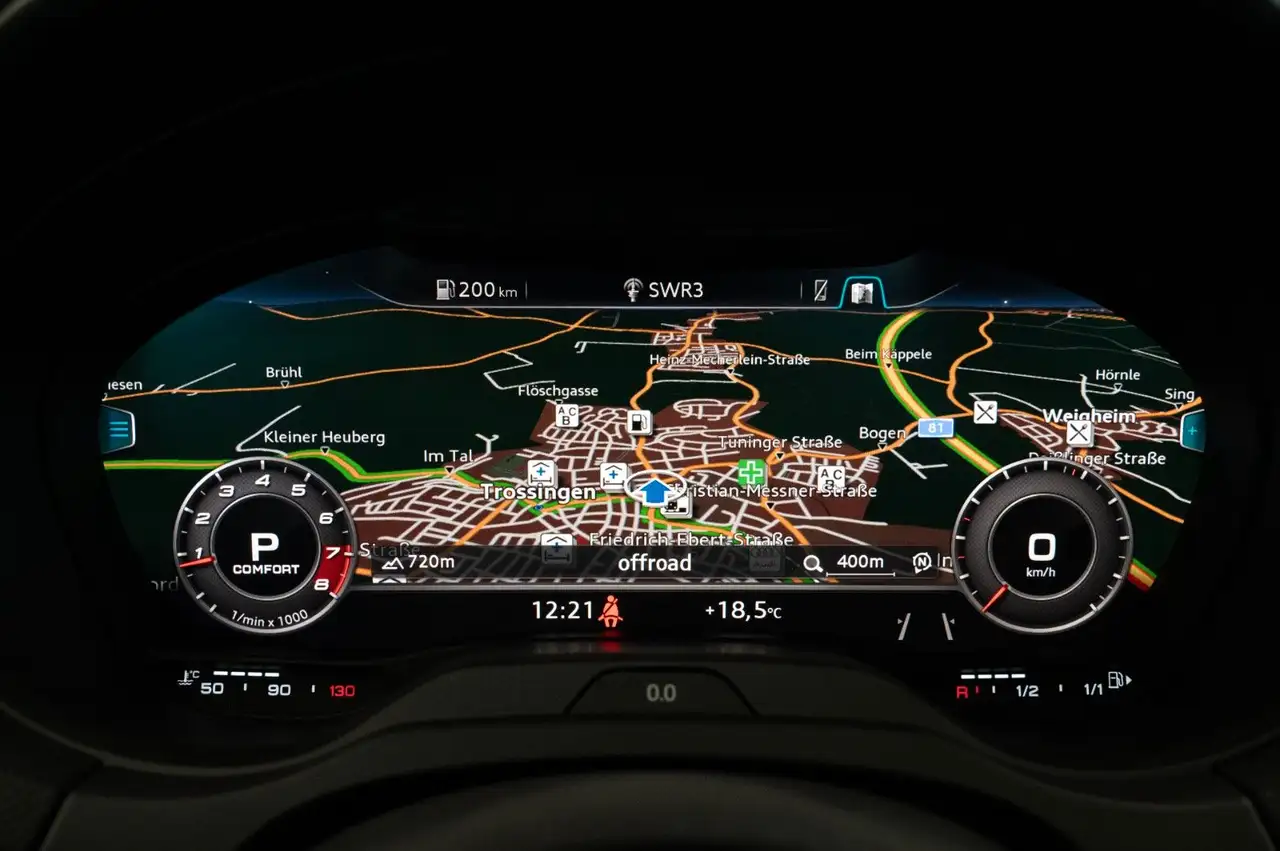Switch to the map navigation tab
1280x851 pixels.
862,292
